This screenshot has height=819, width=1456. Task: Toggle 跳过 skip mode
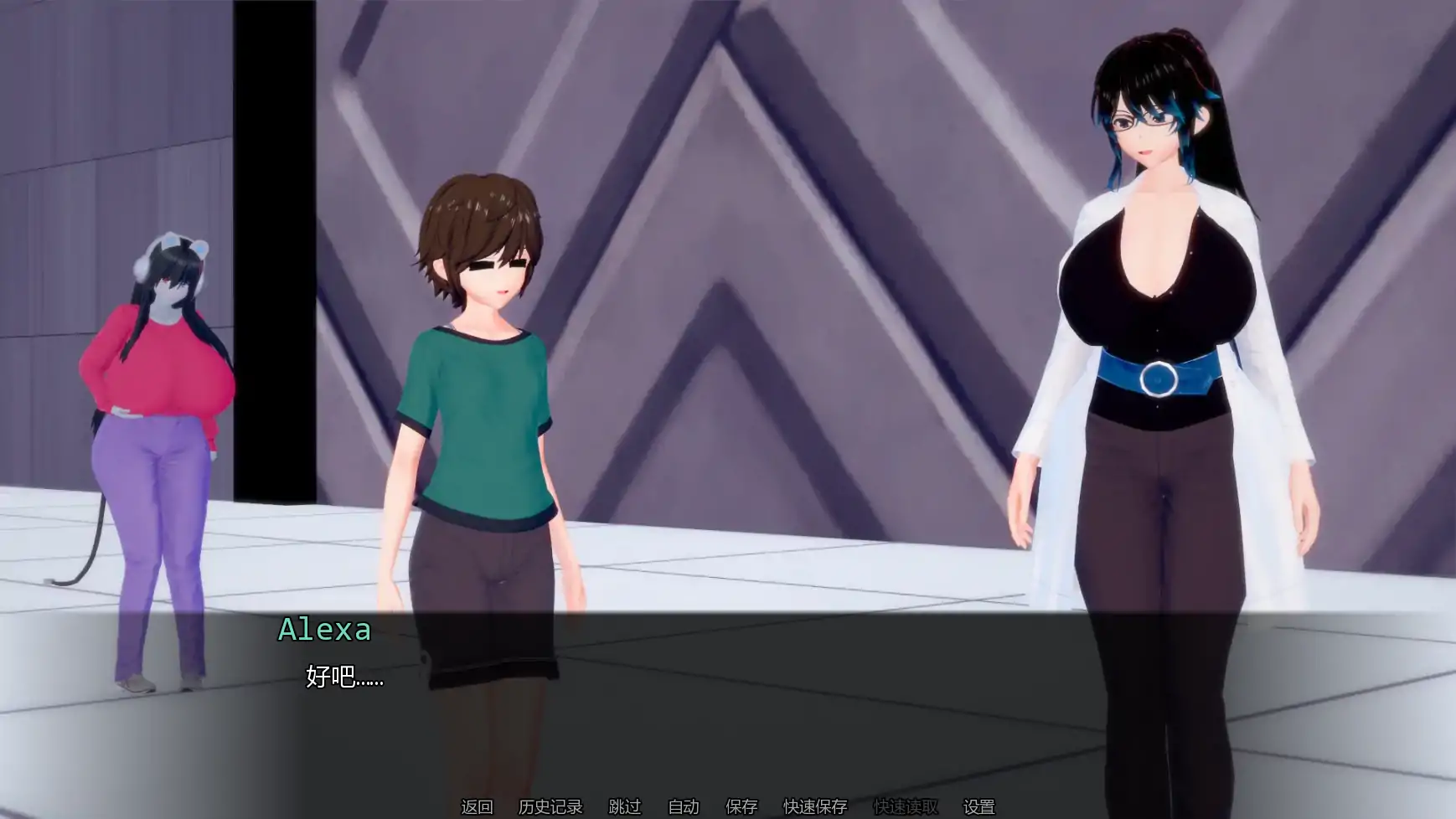click(624, 807)
